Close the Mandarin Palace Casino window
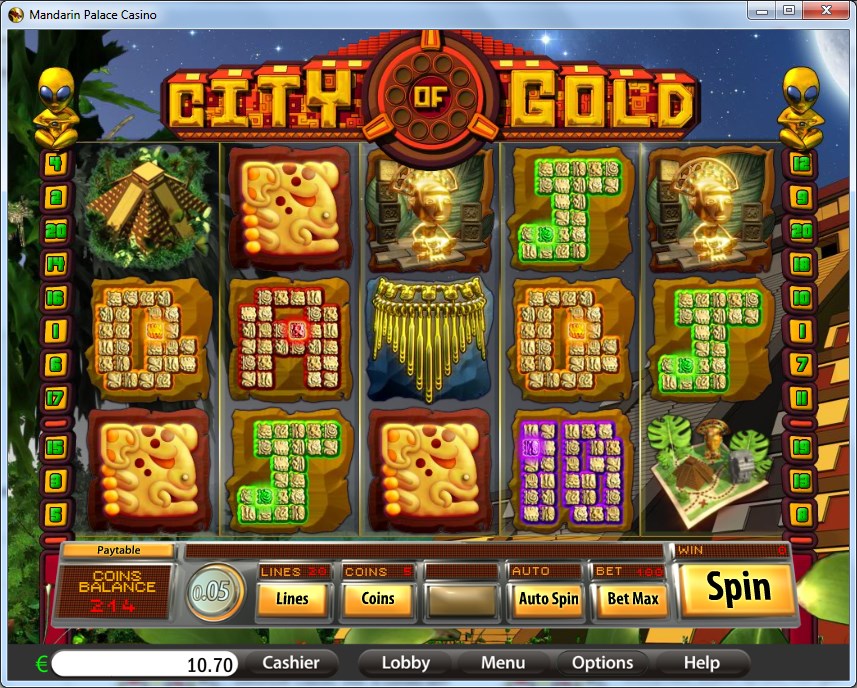Screen dimensions: 857x688 pos(826,12)
